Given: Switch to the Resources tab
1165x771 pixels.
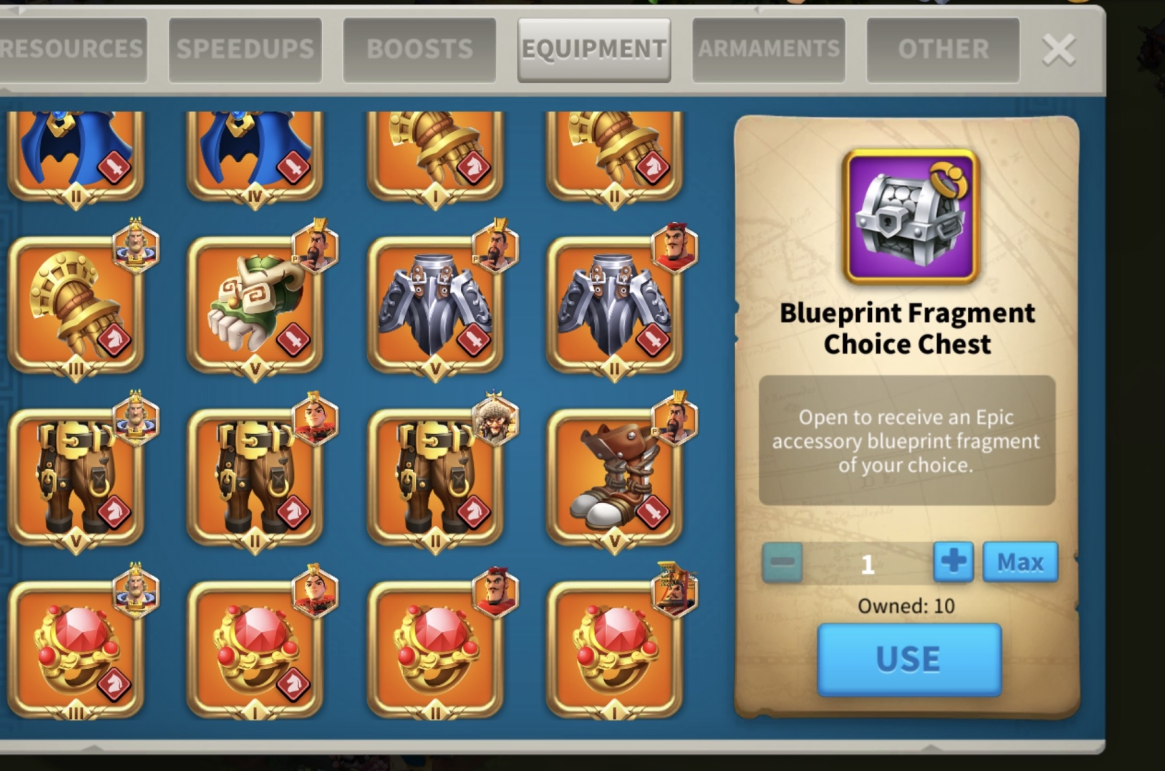Looking at the screenshot, I should coord(72,49).
